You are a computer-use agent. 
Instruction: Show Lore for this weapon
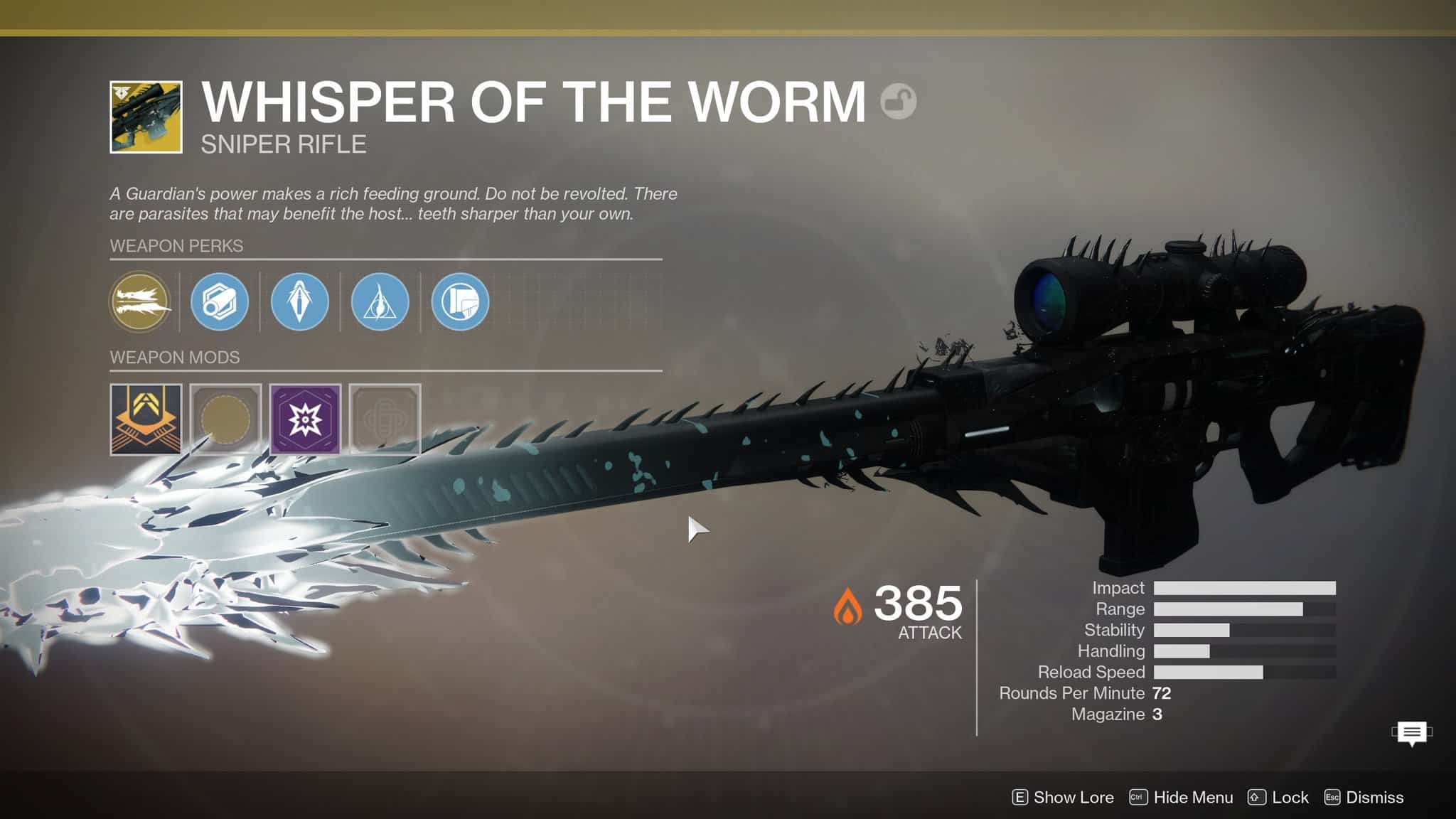1063,798
